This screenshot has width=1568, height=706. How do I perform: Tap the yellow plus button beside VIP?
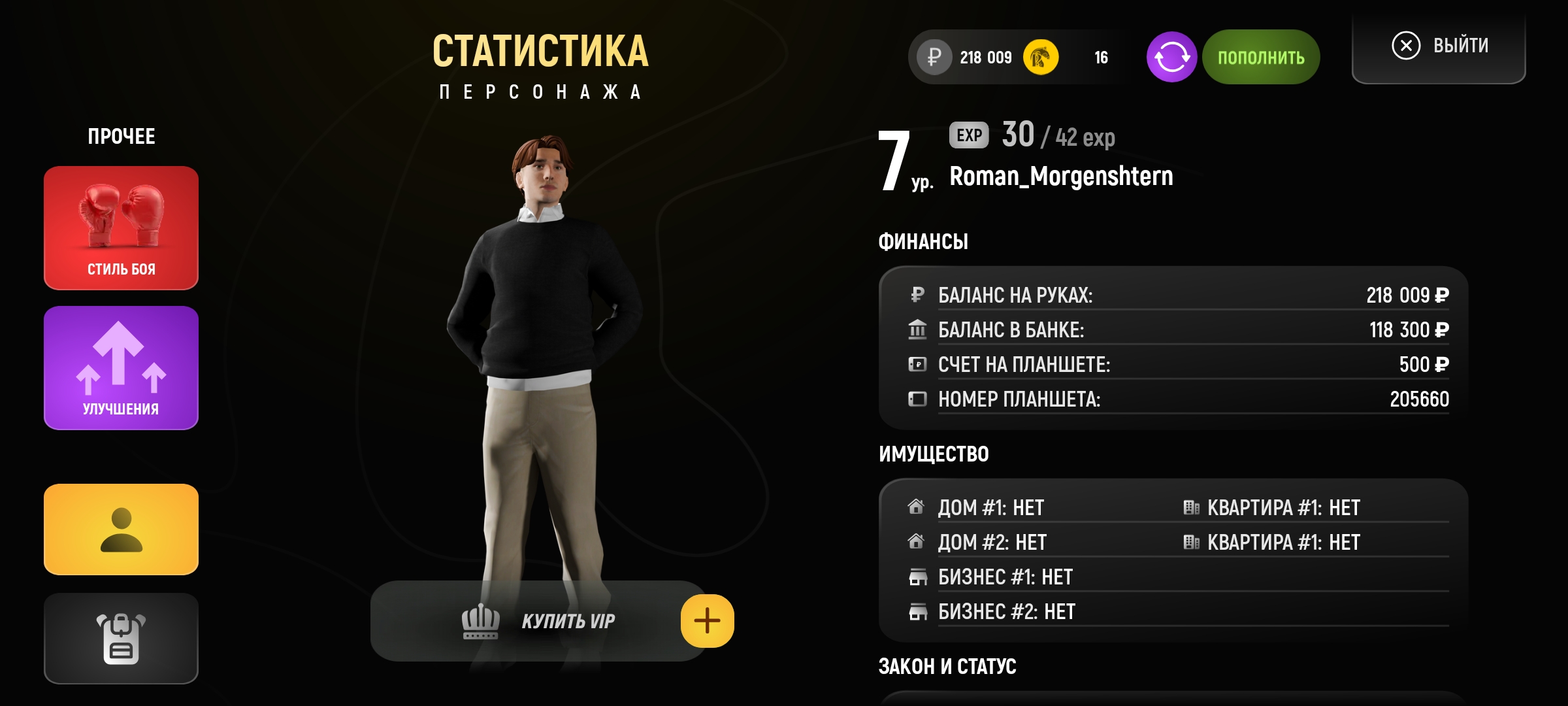click(707, 621)
